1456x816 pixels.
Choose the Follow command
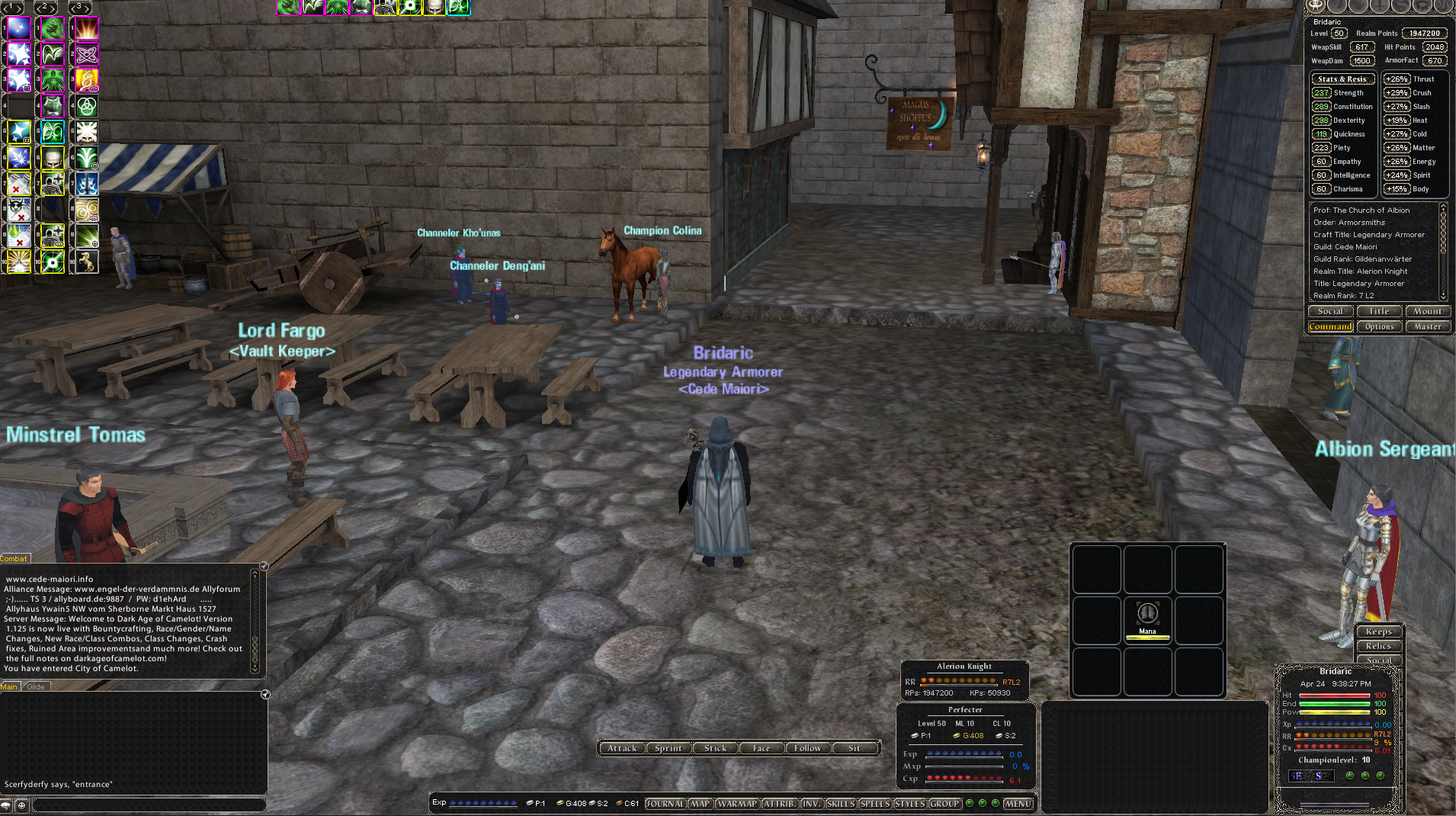(x=807, y=748)
